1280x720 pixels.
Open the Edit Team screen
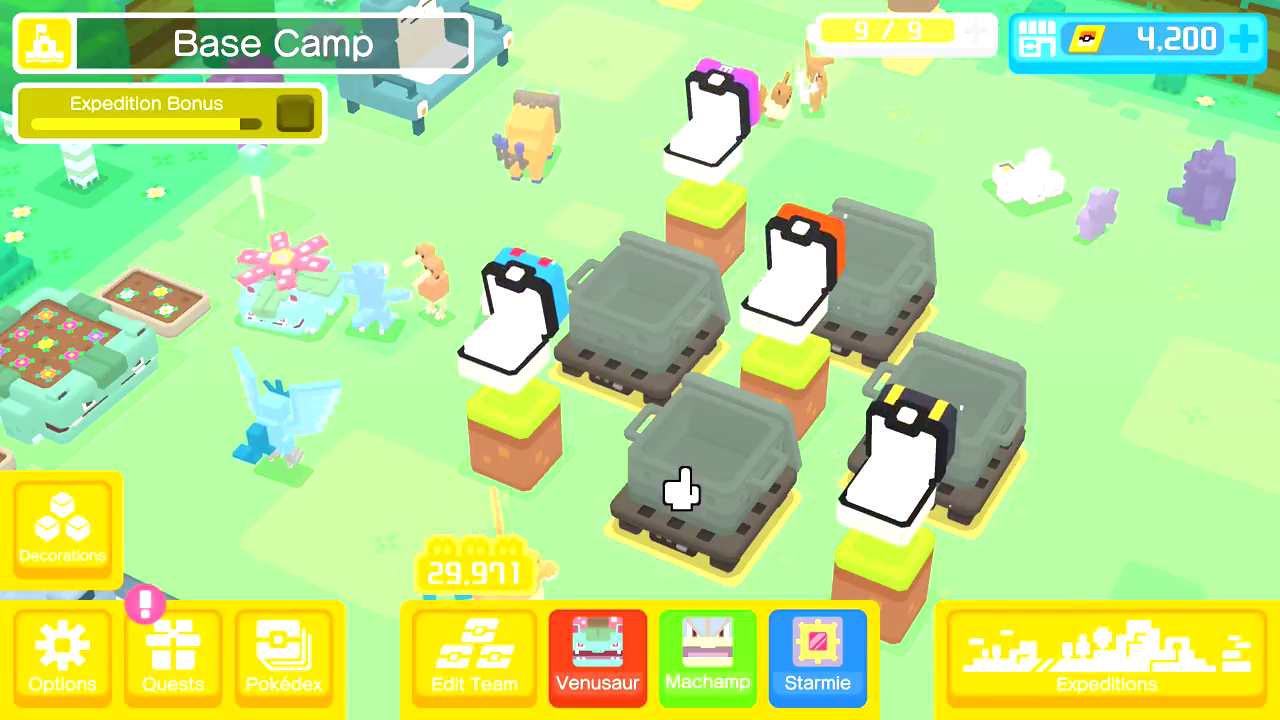pyautogui.click(x=472, y=657)
